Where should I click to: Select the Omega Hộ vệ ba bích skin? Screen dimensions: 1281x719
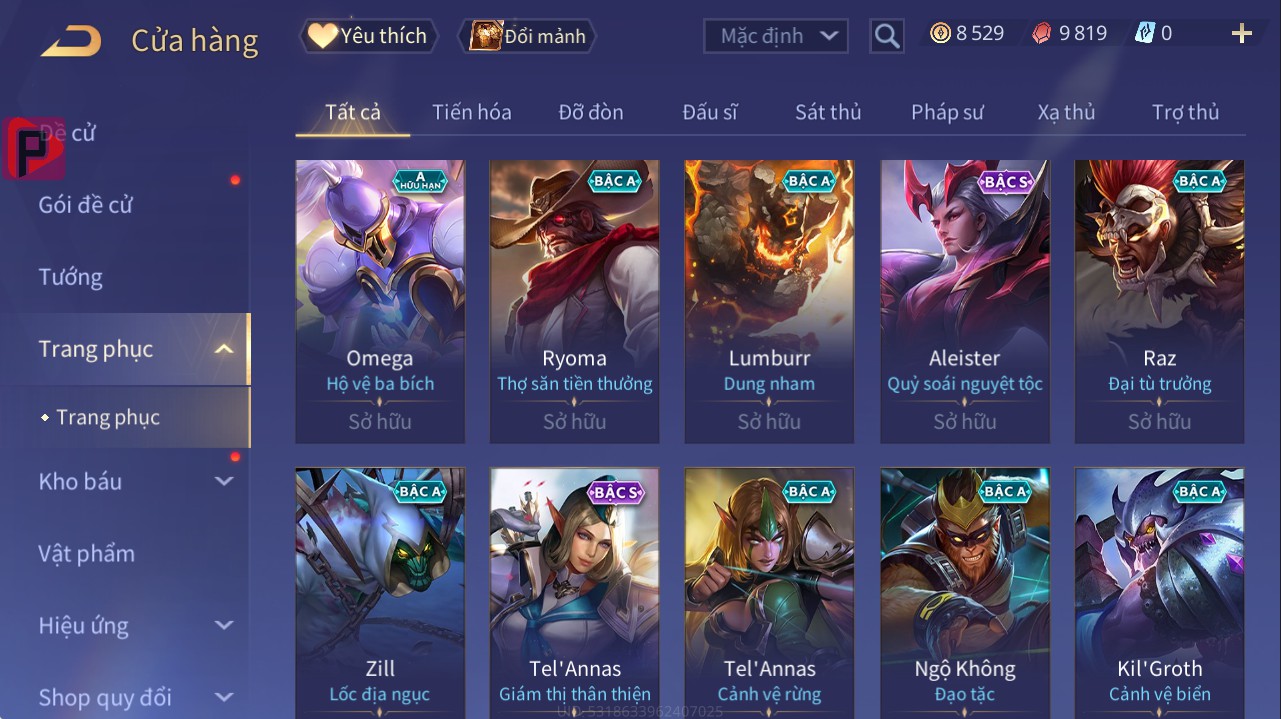(x=380, y=300)
